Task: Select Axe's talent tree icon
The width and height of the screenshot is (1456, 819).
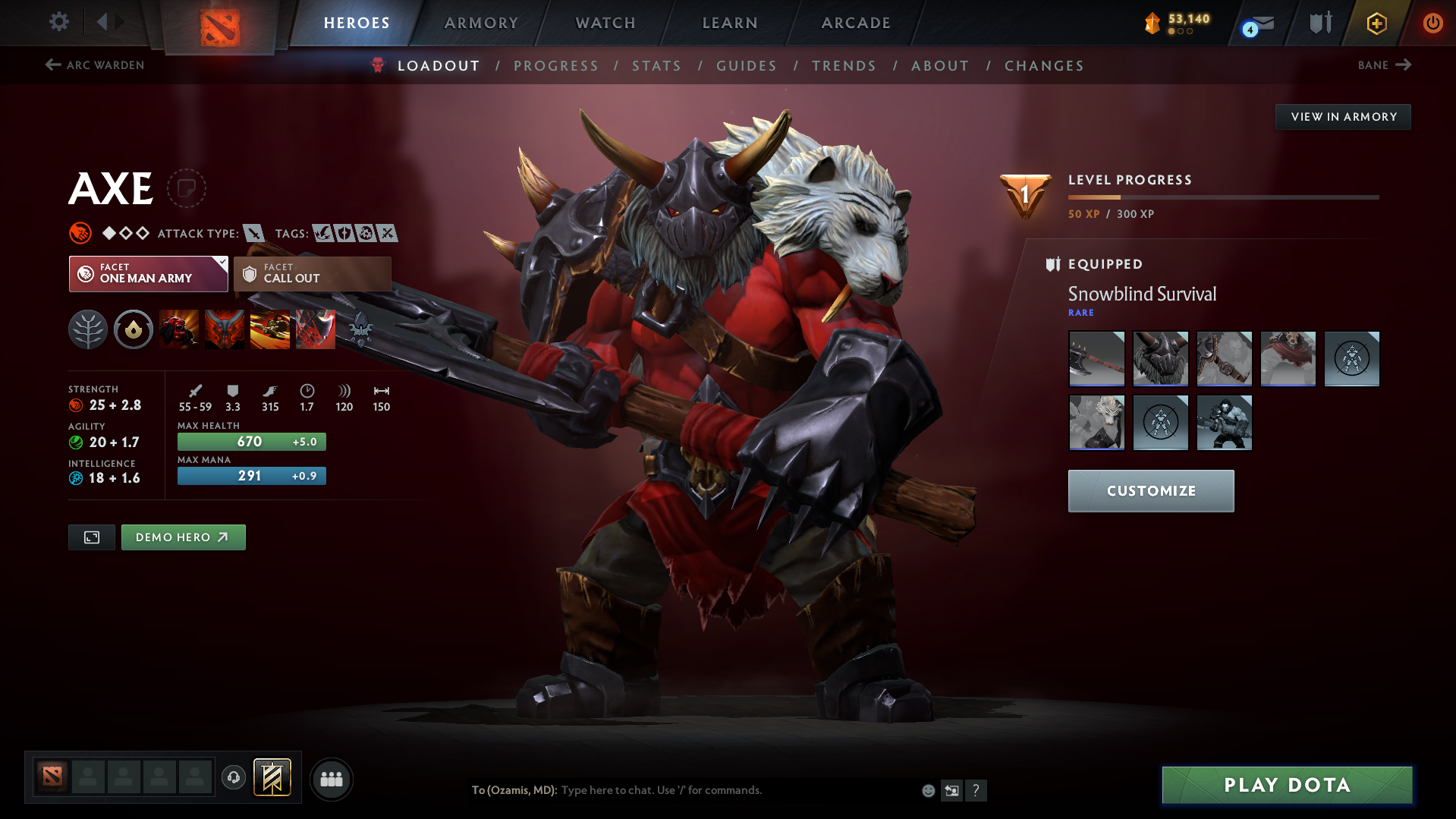Action: 88,329
